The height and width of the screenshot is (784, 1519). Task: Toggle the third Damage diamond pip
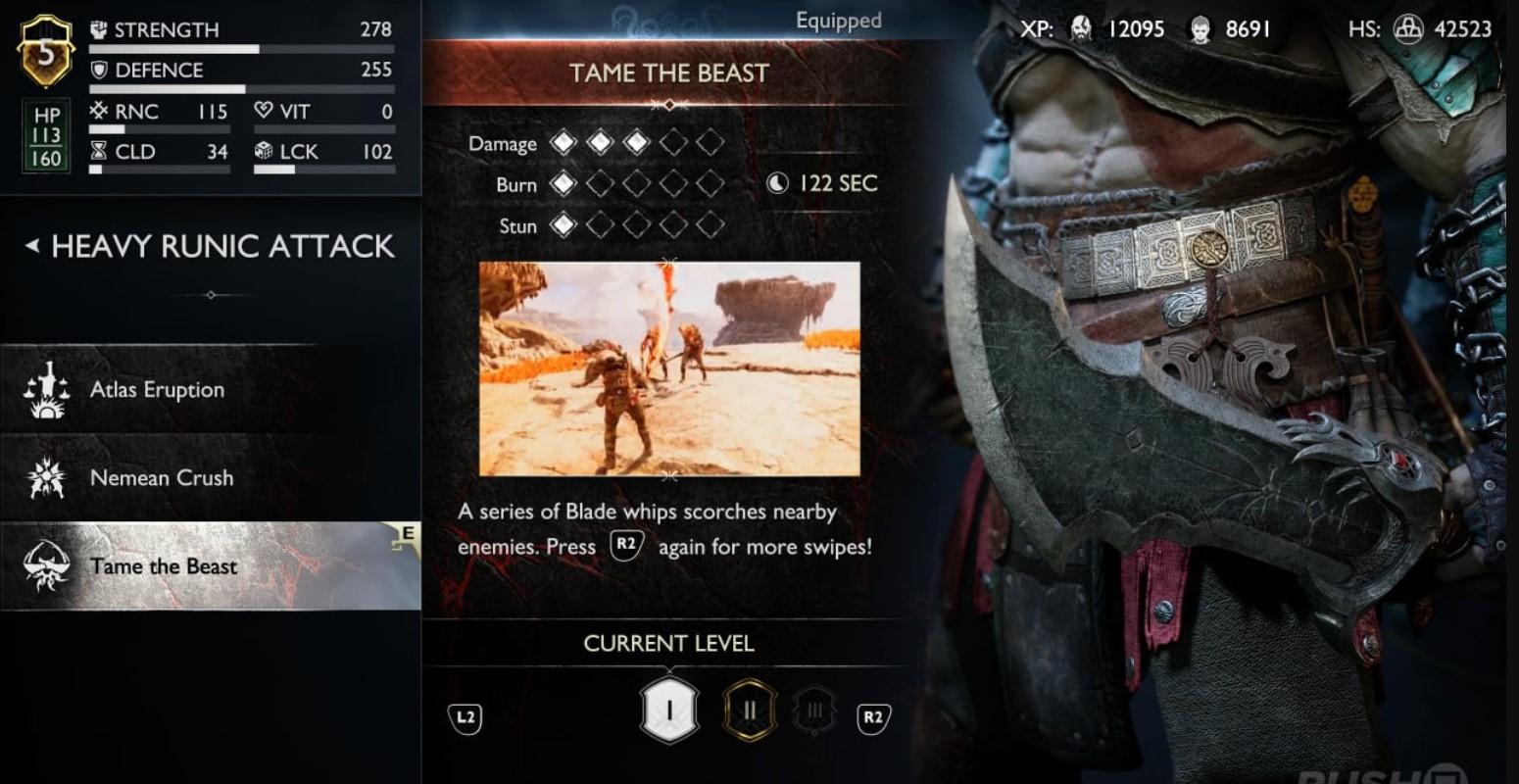[x=637, y=142]
